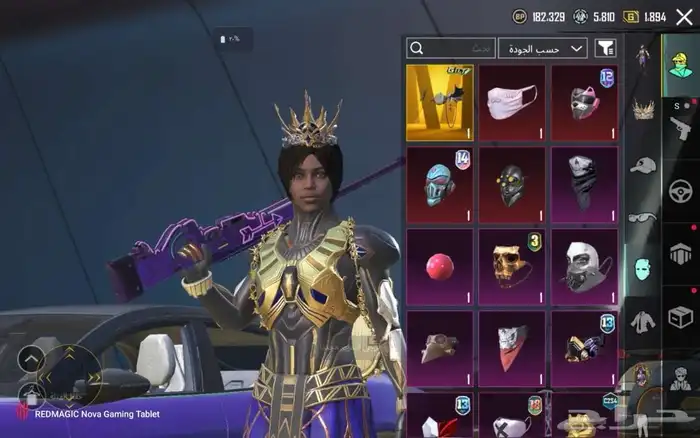700x438 pixels.
Task: Choose the pink cat-ear mask marked 12
Action: (x=584, y=103)
